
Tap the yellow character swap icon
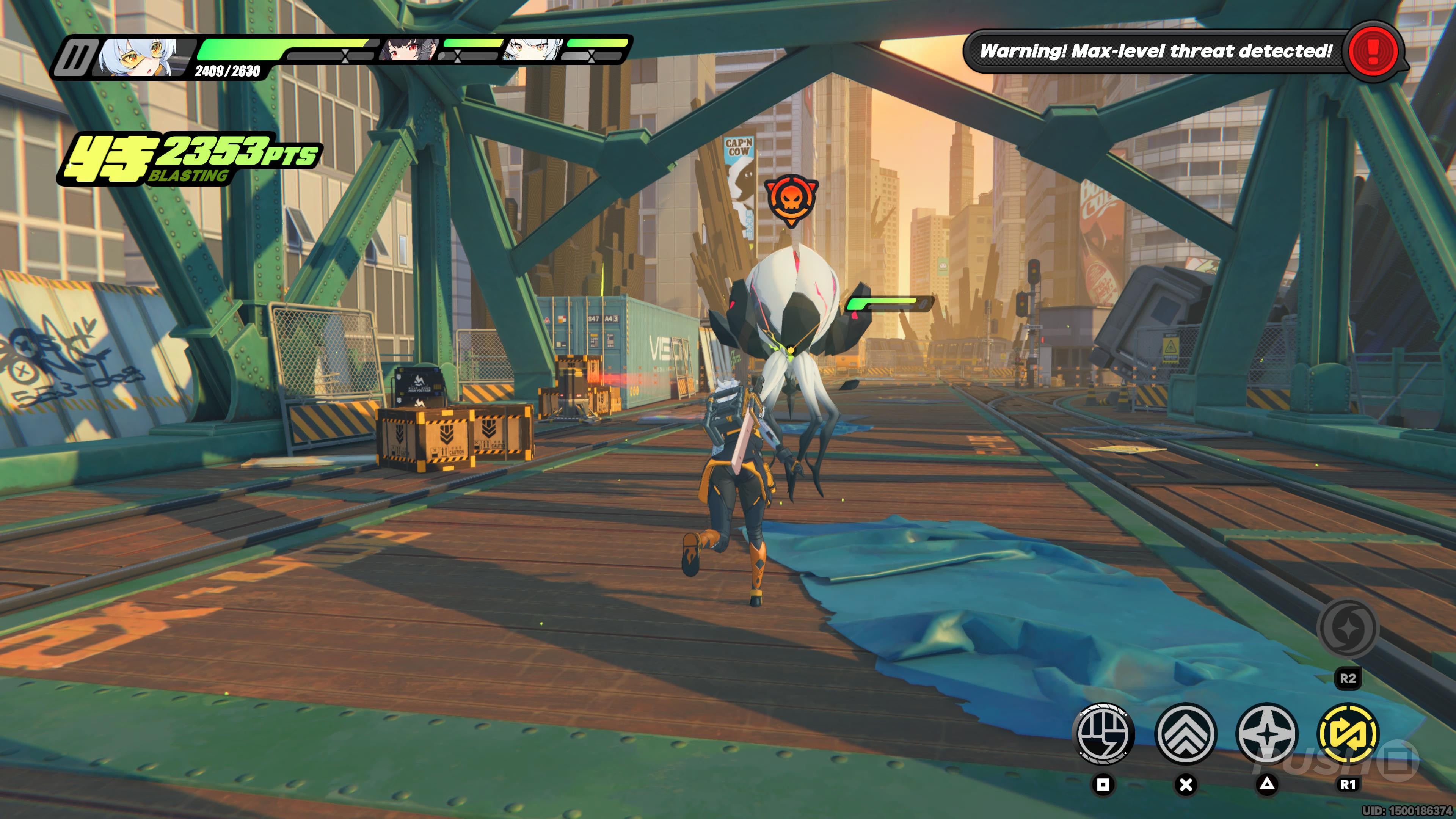click(1348, 734)
